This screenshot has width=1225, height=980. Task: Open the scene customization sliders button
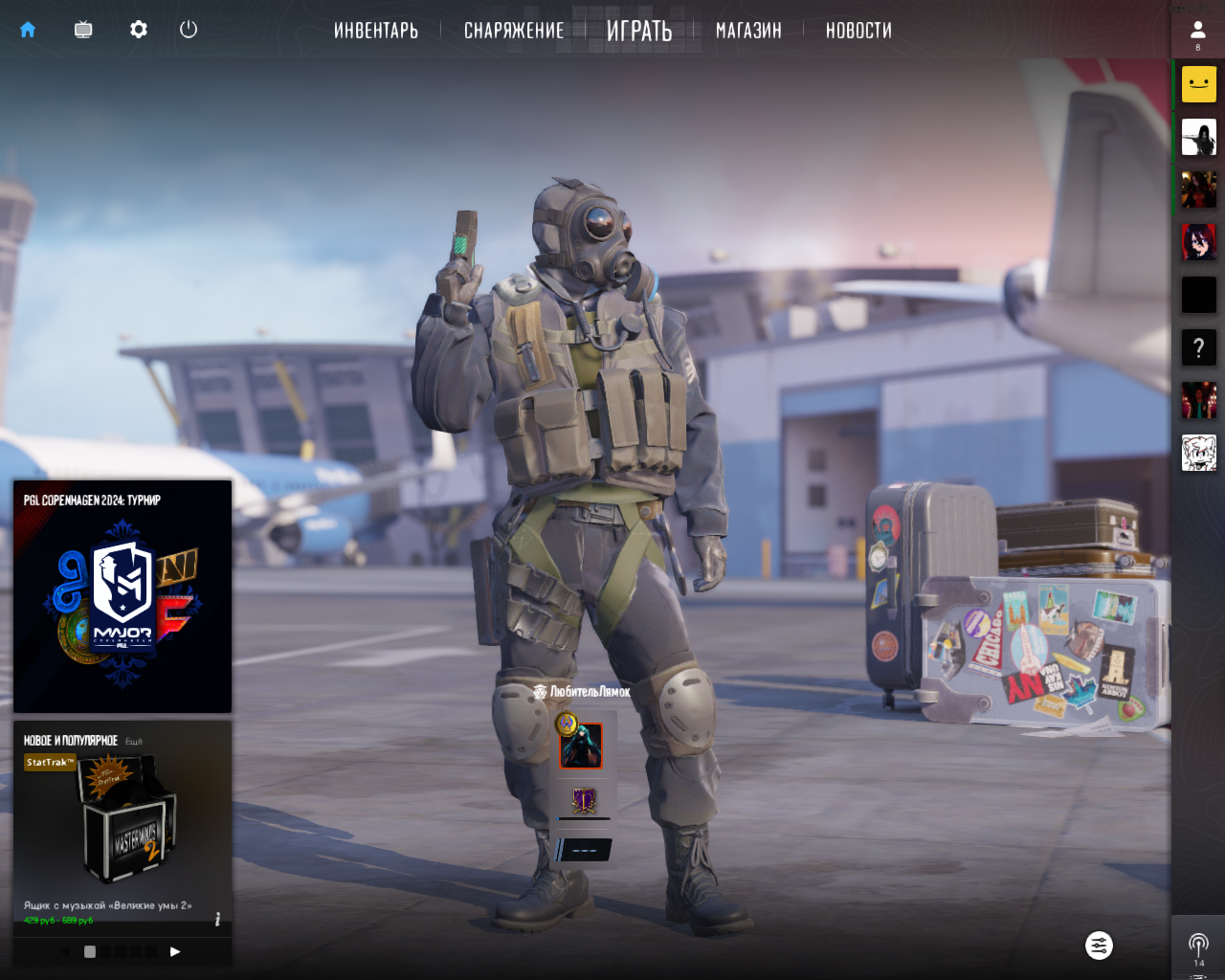1099,946
